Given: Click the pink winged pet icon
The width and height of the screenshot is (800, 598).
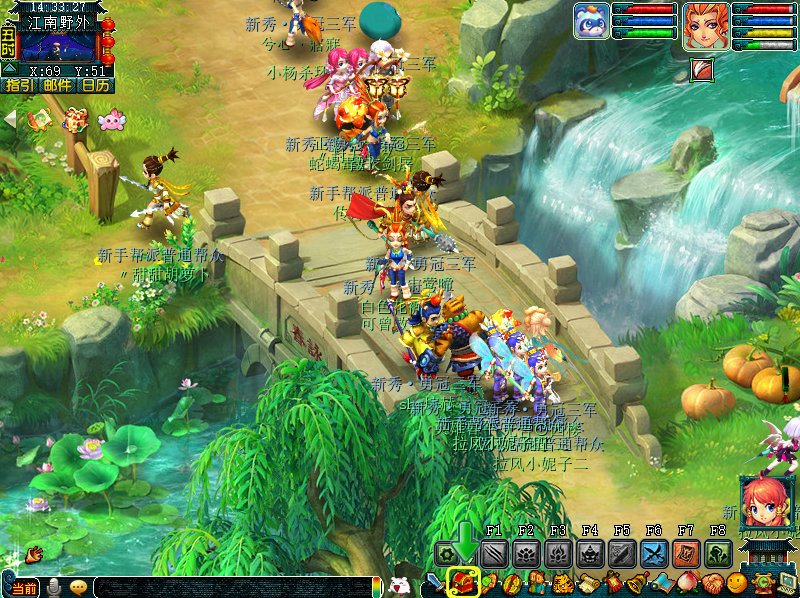Looking at the screenshot, I should (x=111, y=120).
